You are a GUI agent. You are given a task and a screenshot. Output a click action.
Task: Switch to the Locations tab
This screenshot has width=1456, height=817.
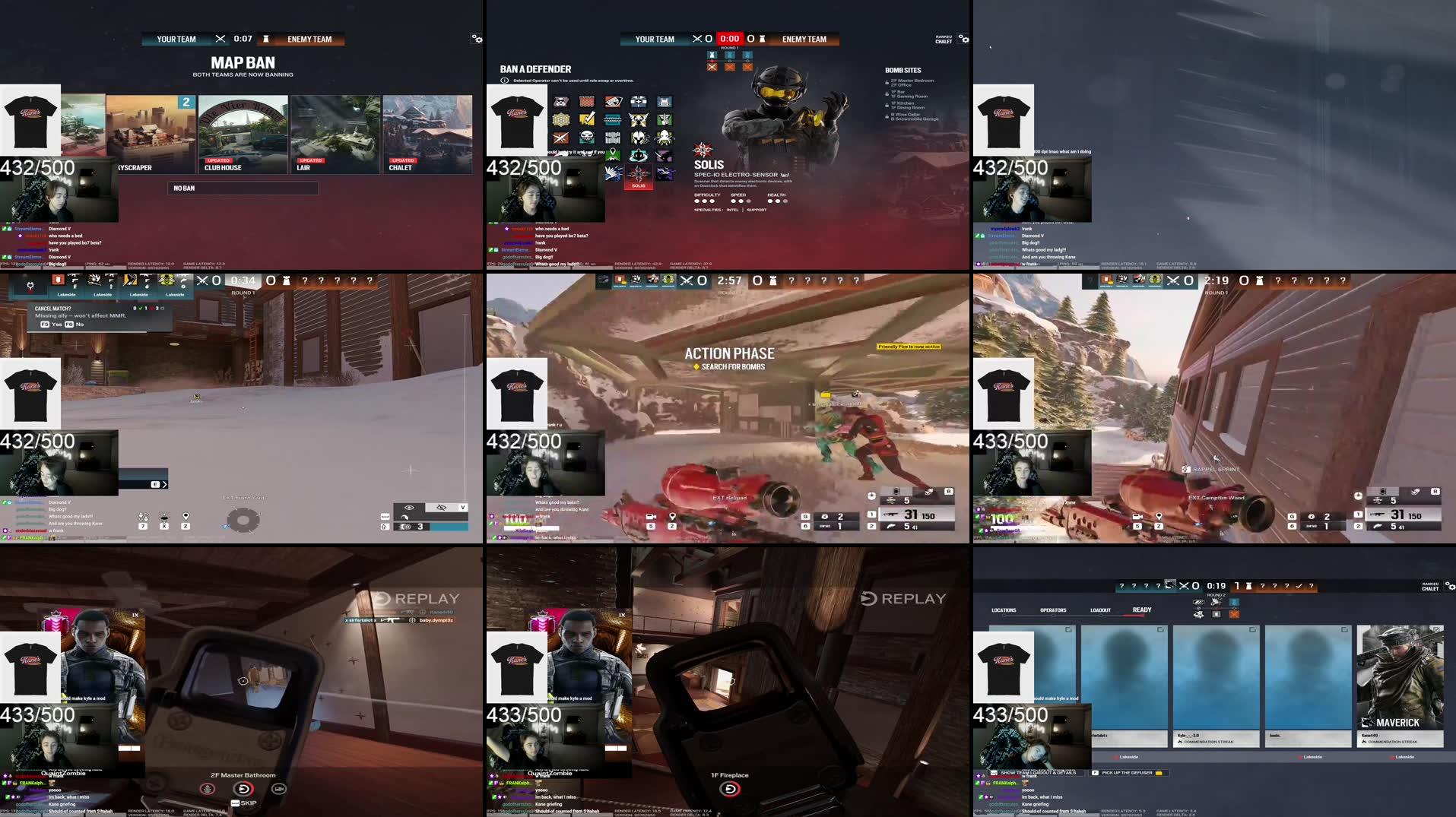point(1004,610)
